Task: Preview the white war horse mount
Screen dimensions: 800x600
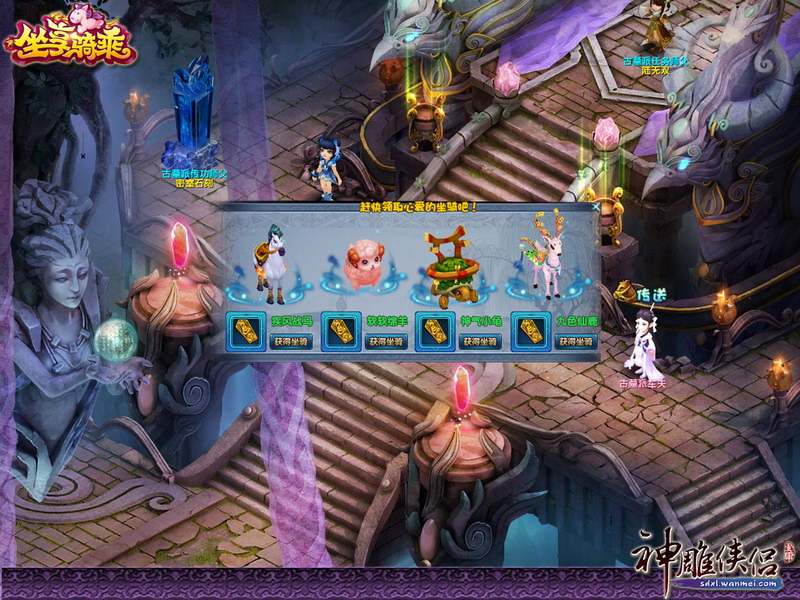Action: point(267,268)
